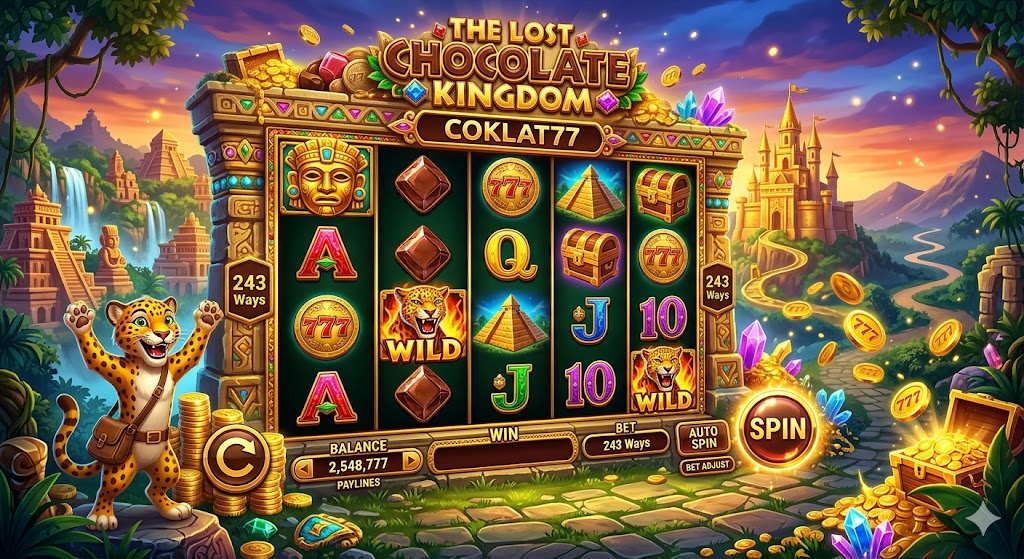Click the right arrow beside the balance
Viewport: 1024px width, 559px height.
pyautogui.click(x=410, y=462)
